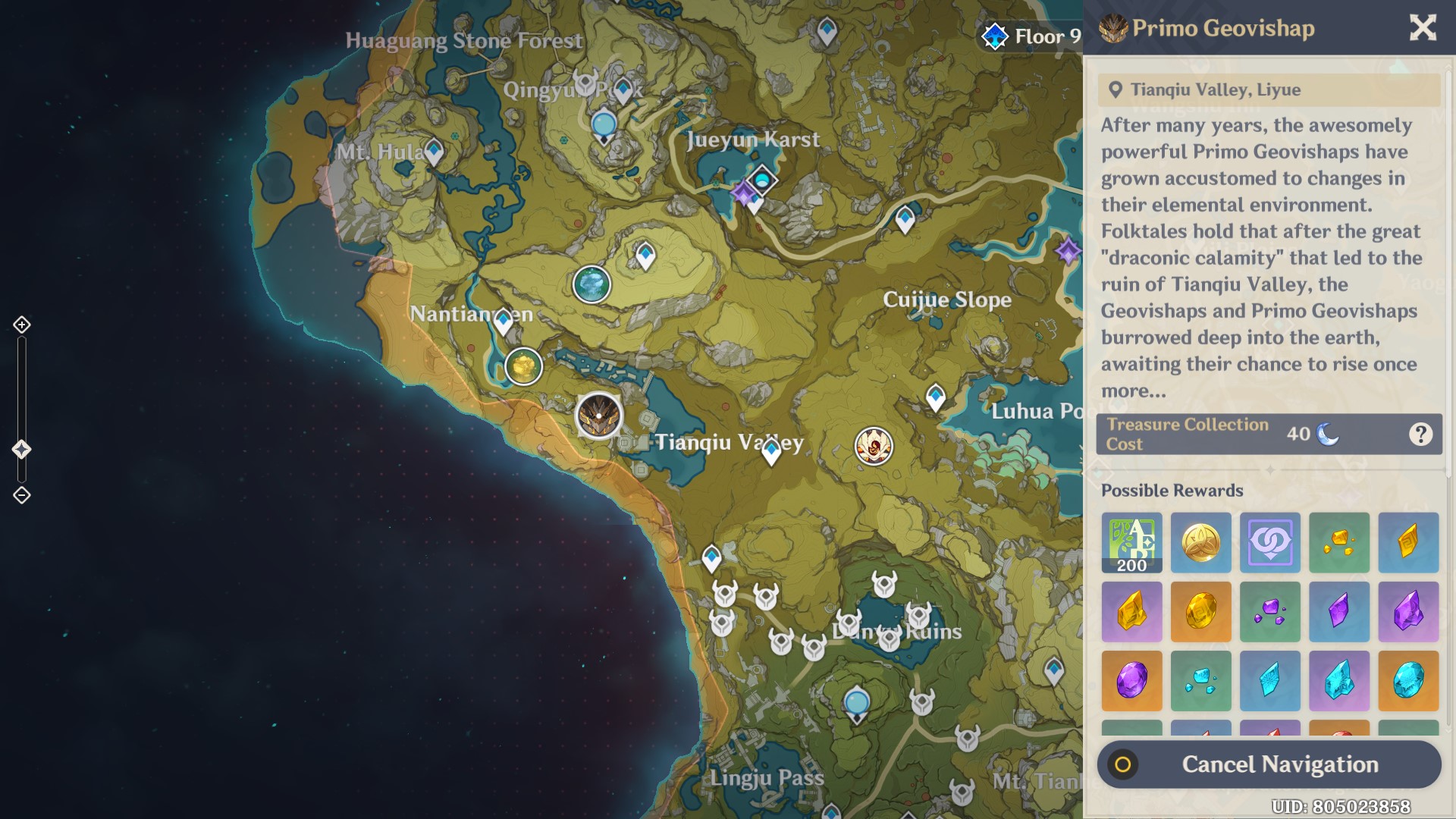Select the circled green marker near Nantianmen

592,284
